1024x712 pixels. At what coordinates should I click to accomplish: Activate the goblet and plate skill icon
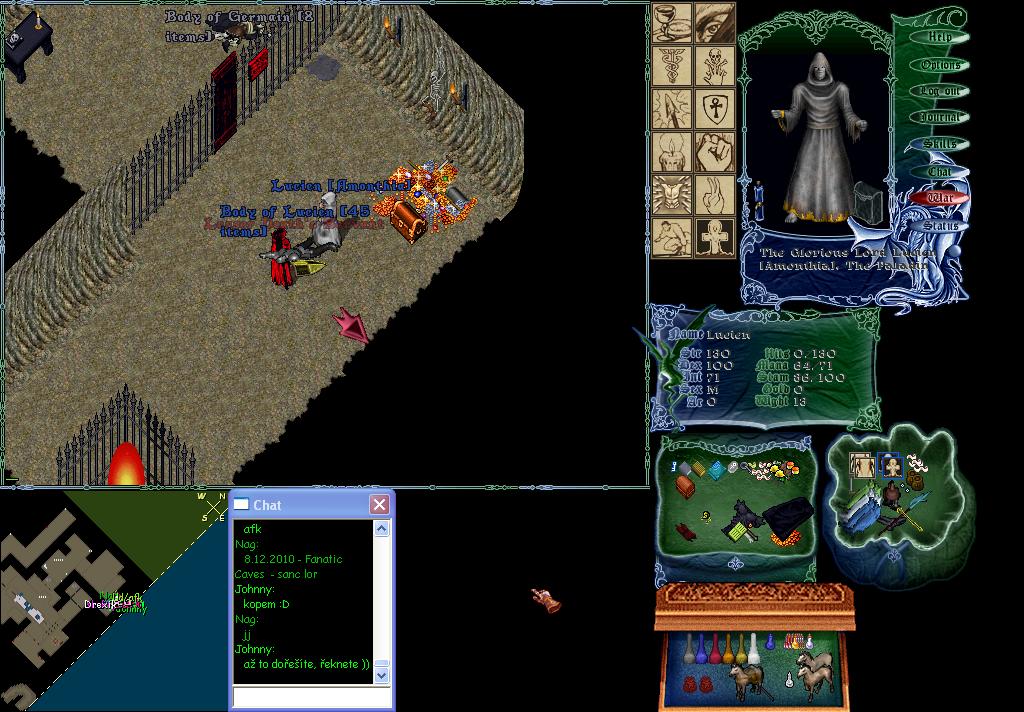[x=672, y=23]
